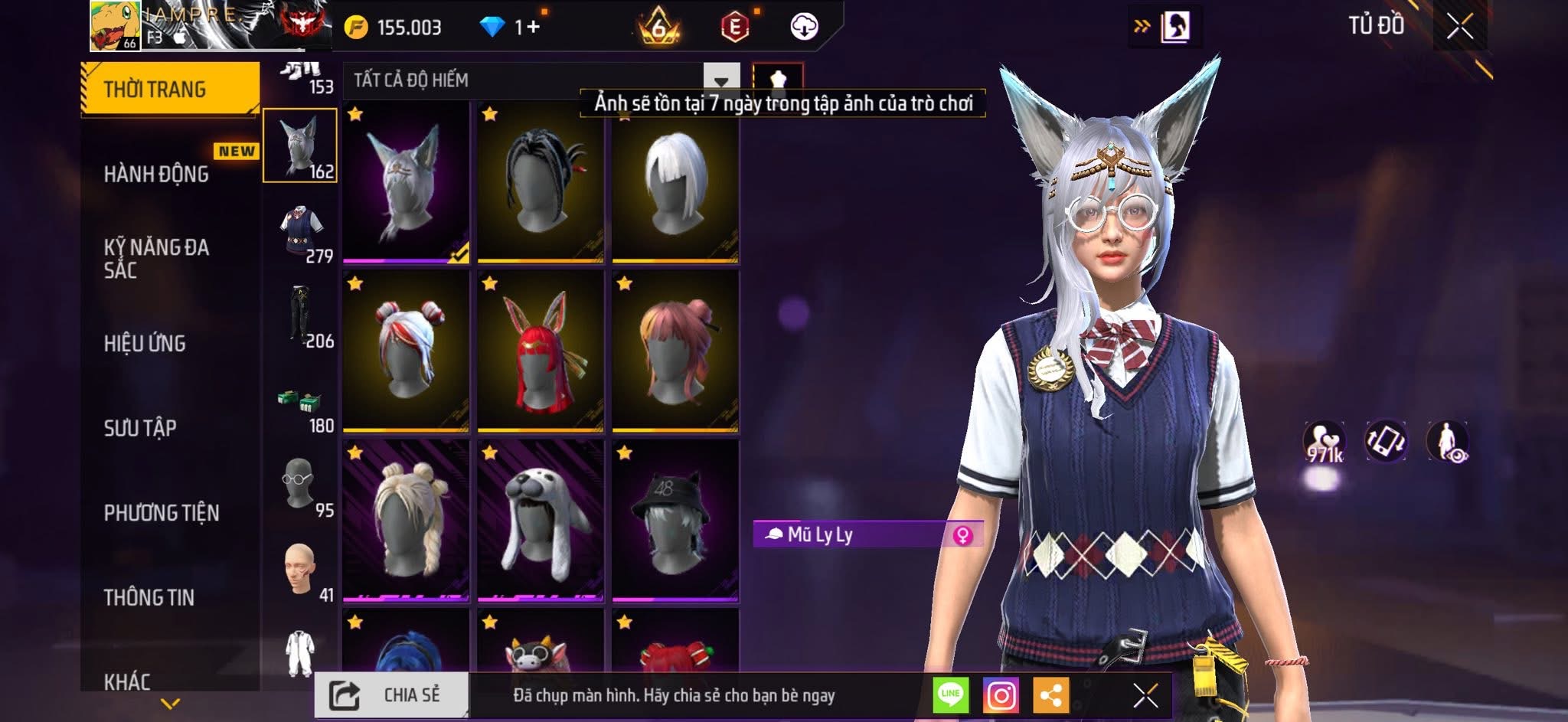Go to the SƯU TẬP tab

point(140,427)
